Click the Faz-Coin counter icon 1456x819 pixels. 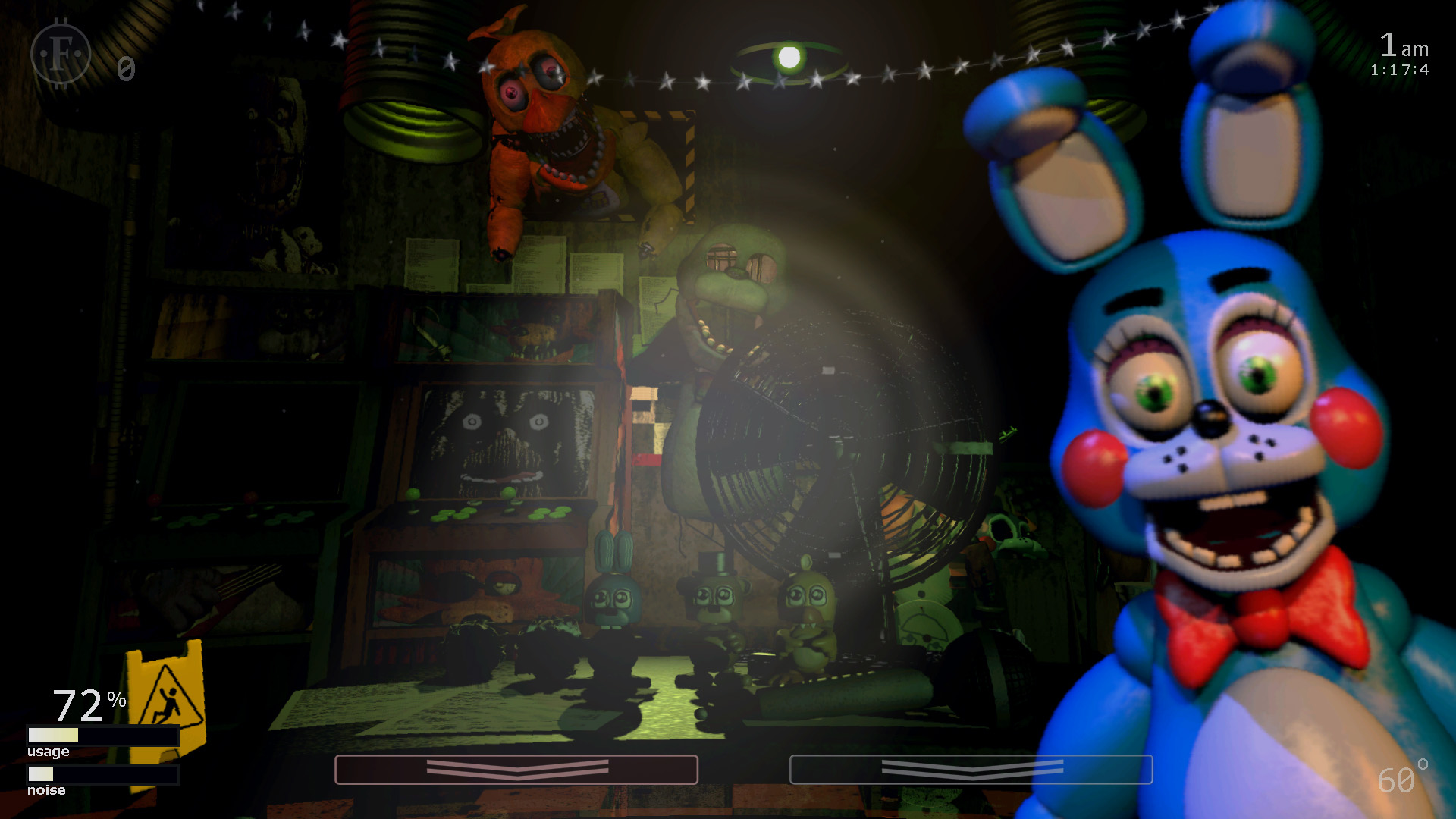[61, 53]
